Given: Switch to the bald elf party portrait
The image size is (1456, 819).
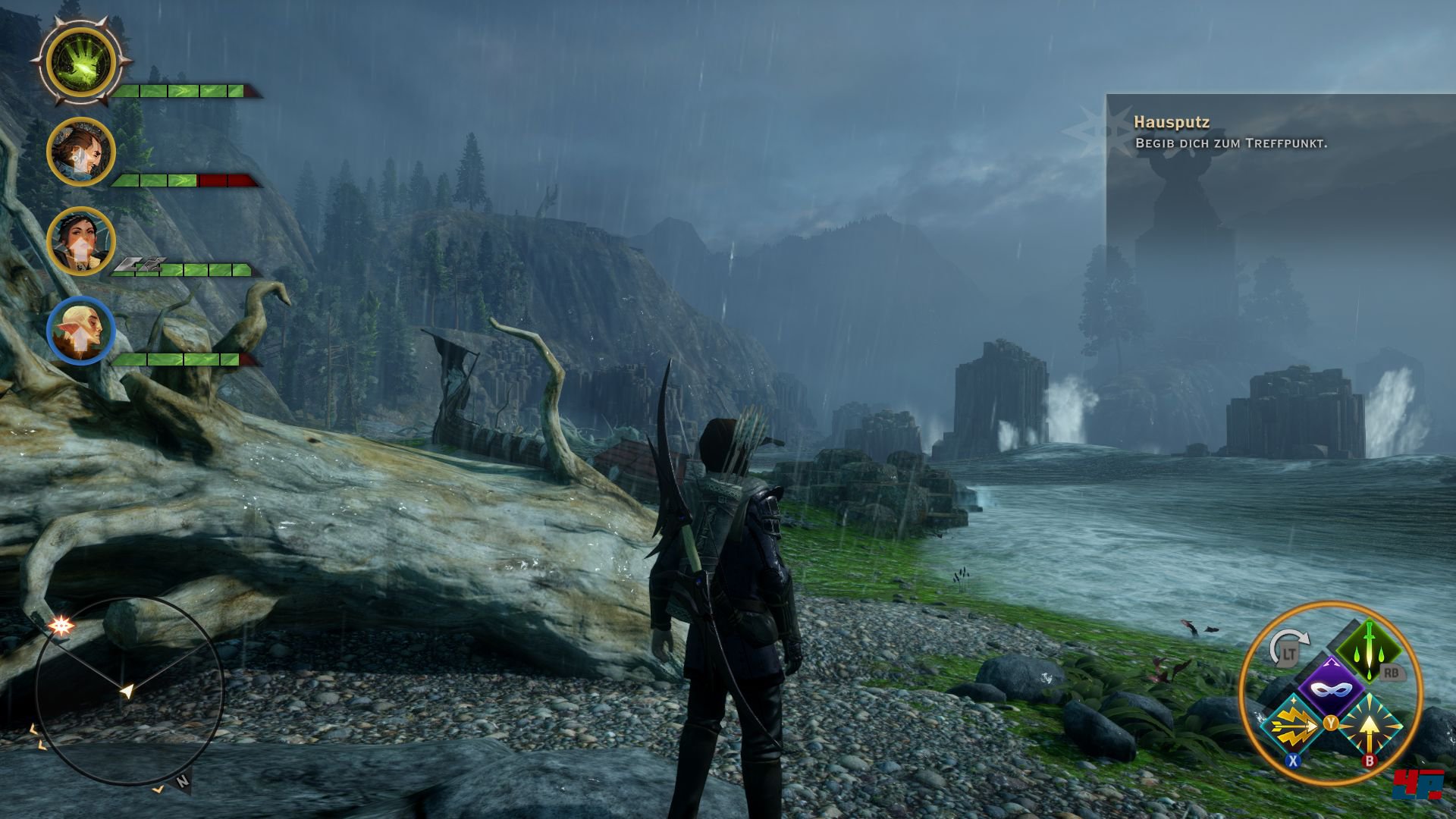Looking at the screenshot, I should pyautogui.click(x=81, y=331).
